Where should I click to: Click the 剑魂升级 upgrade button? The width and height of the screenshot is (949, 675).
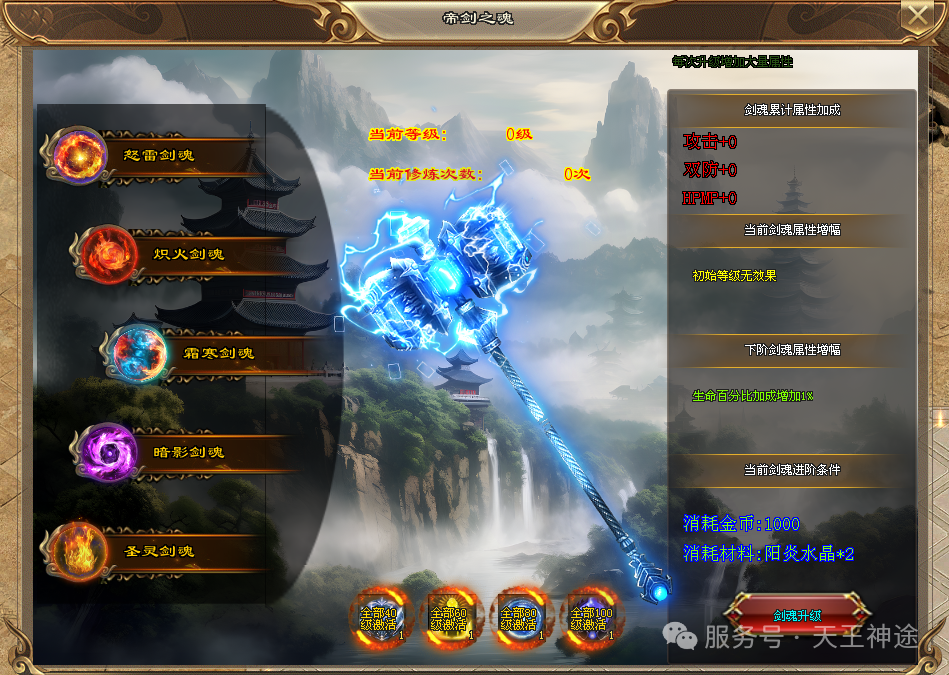click(797, 615)
